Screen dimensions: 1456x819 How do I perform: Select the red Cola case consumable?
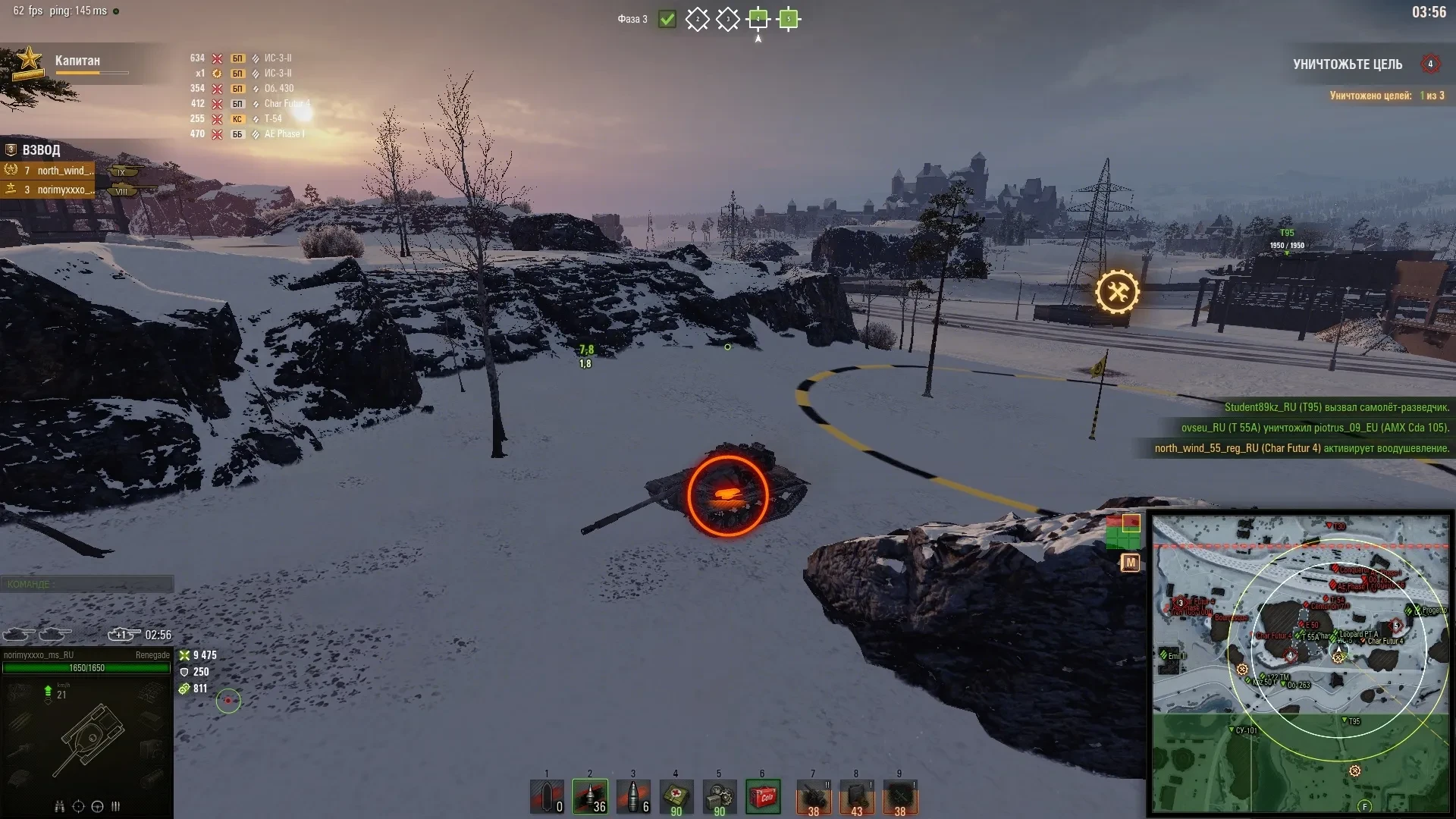(x=763, y=797)
